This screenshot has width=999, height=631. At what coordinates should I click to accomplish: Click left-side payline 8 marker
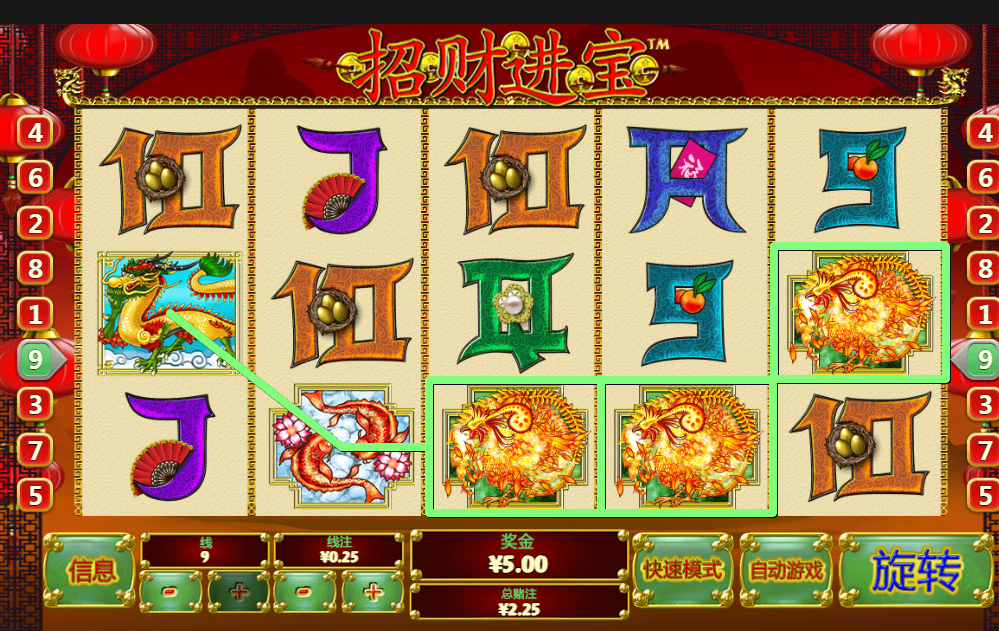coord(35,268)
